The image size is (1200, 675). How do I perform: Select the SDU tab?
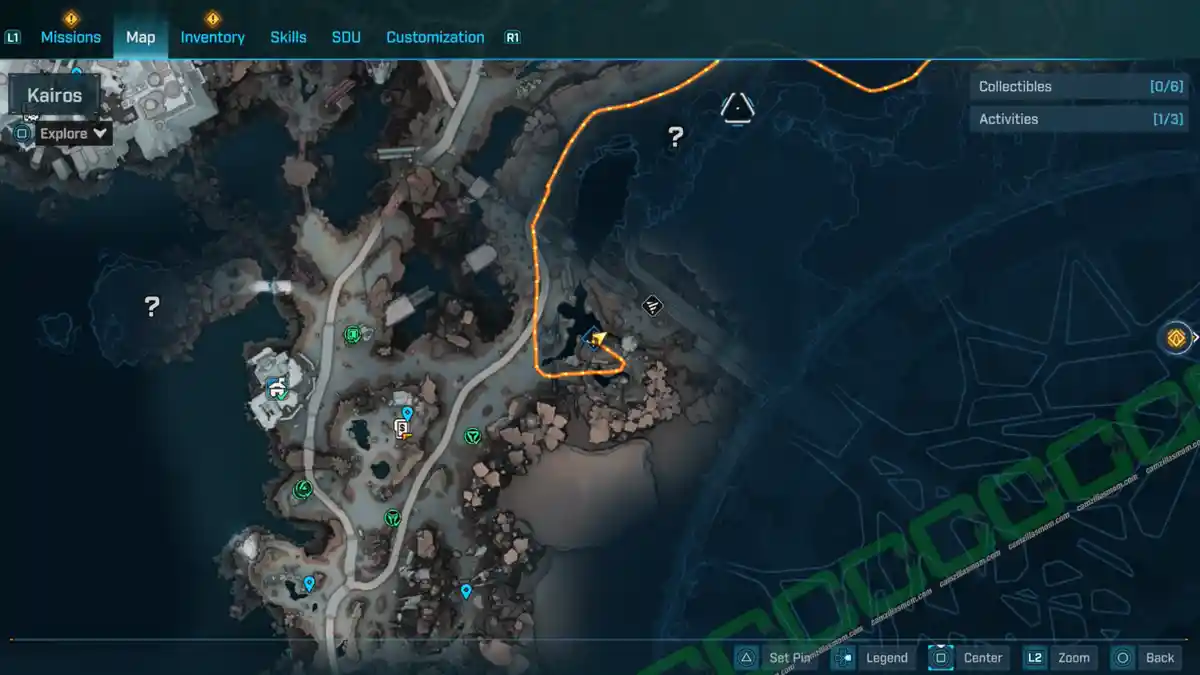pyautogui.click(x=346, y=37)
